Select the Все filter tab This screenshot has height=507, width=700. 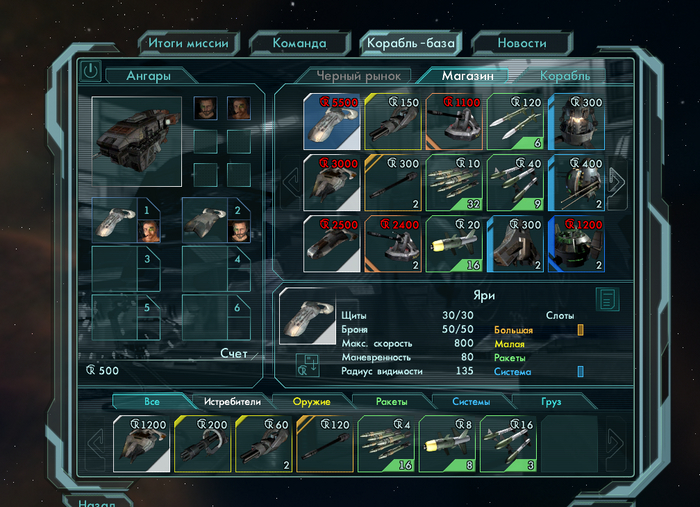tap(151, 402)
